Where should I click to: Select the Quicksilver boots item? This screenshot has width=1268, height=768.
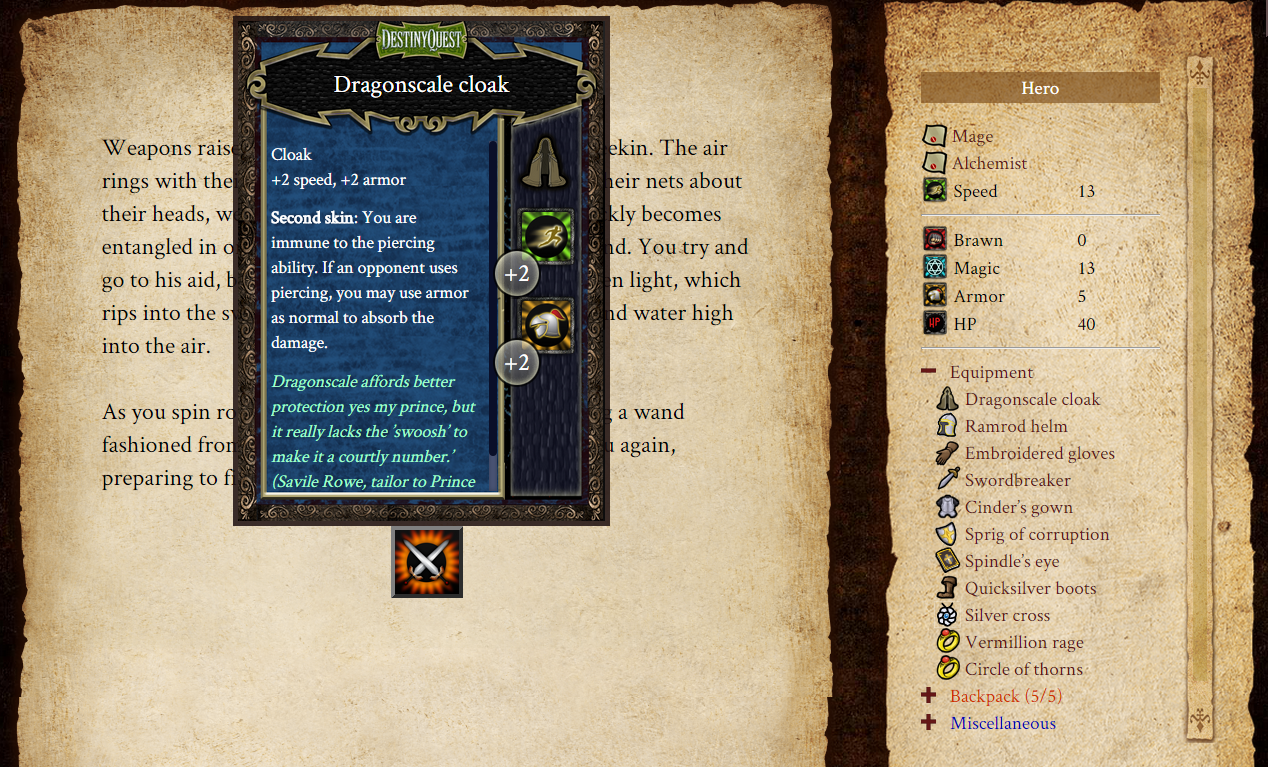coord(1030,588)
